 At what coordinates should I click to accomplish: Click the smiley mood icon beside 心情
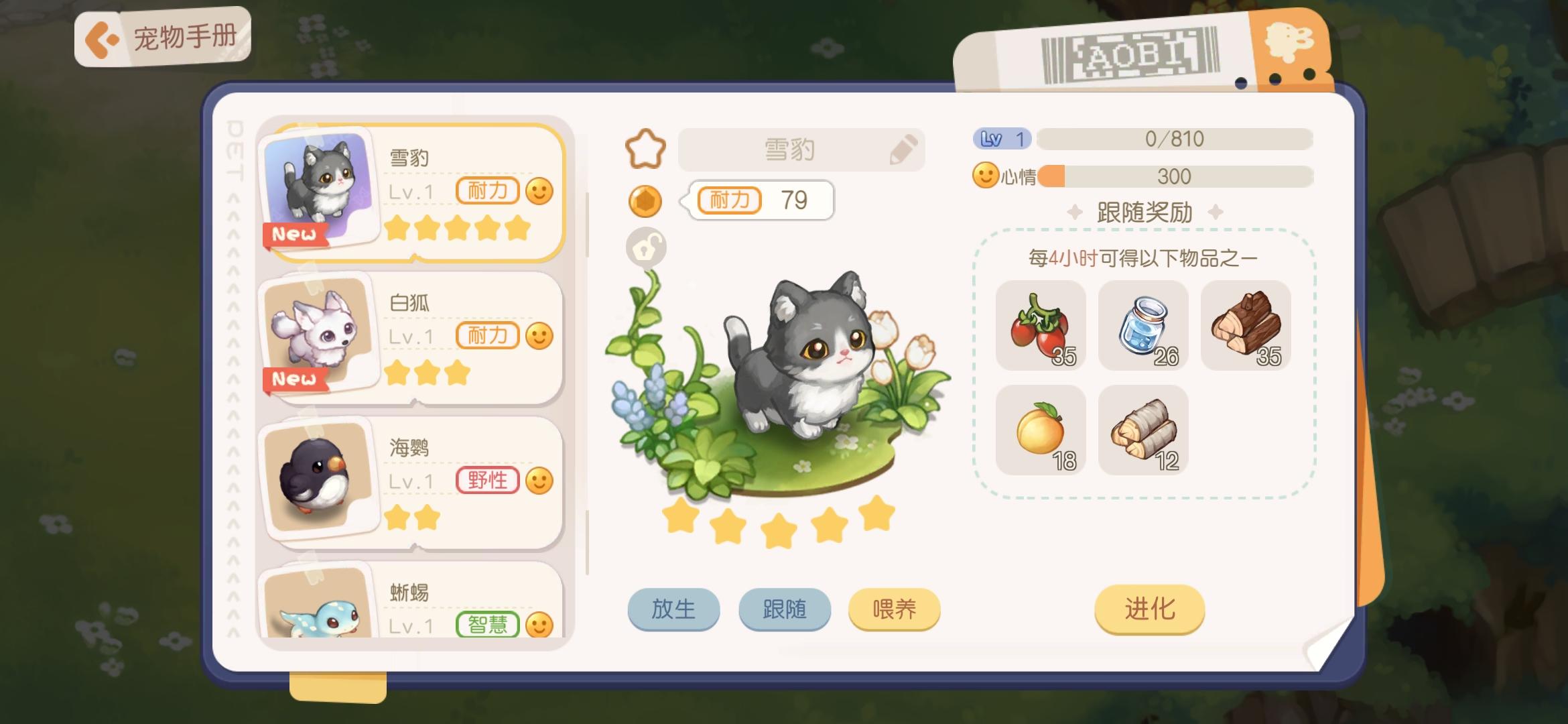coord(984,176)
